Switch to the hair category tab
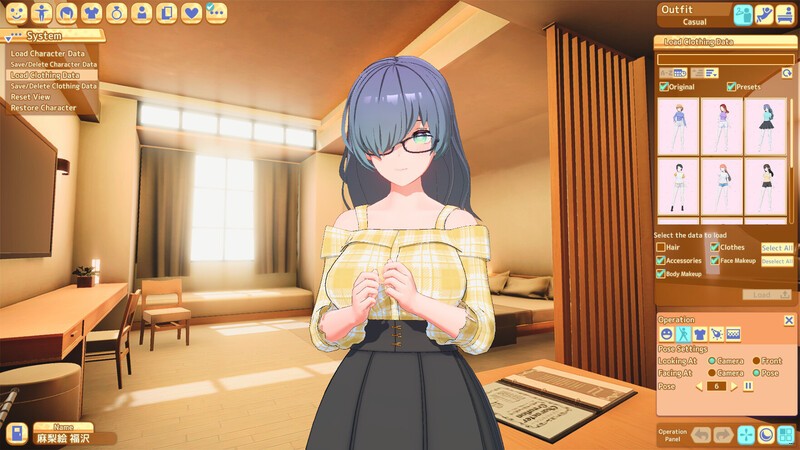 pos(67,13)
